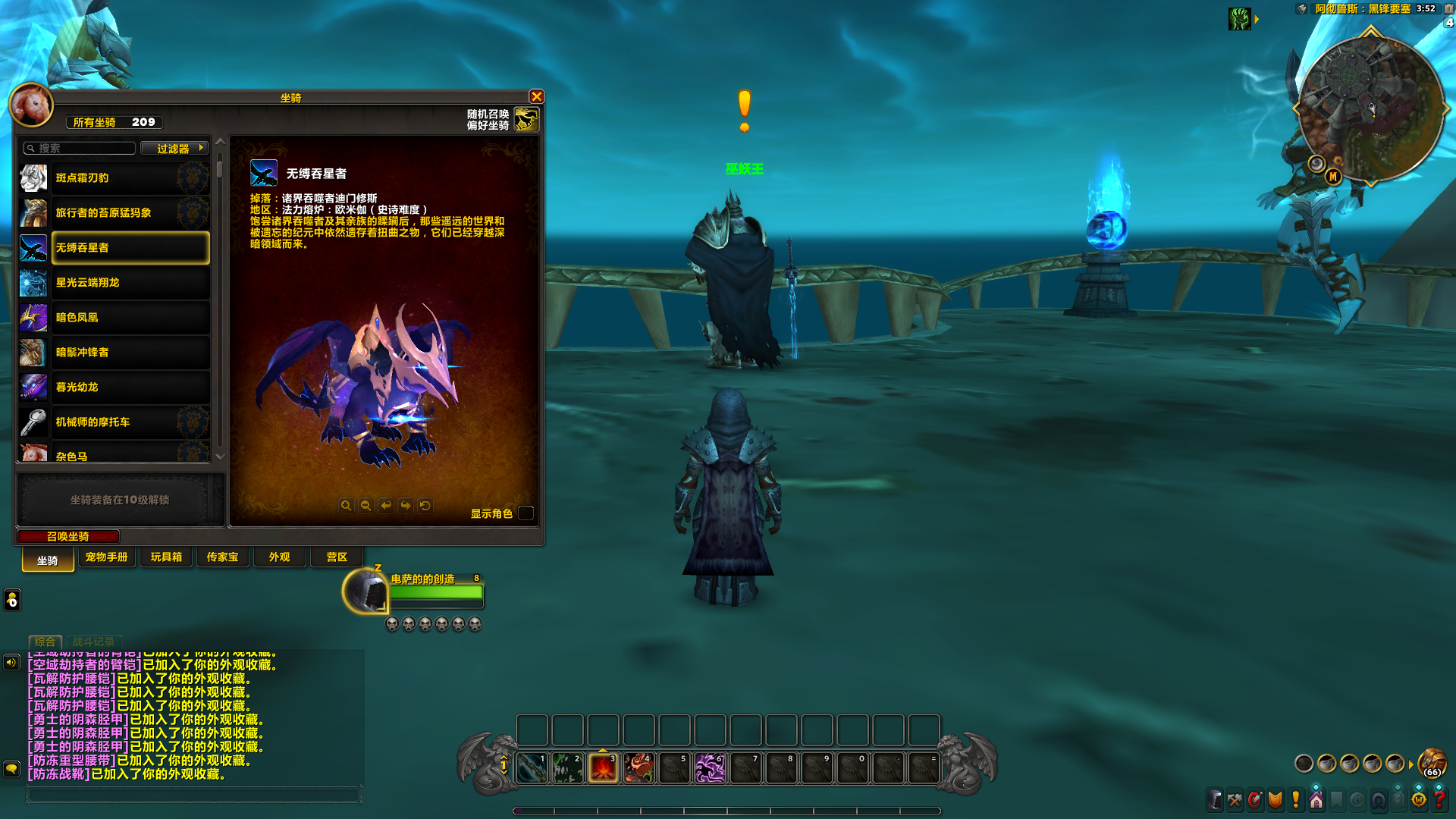Summon a random favorite mount

point(526,119)
